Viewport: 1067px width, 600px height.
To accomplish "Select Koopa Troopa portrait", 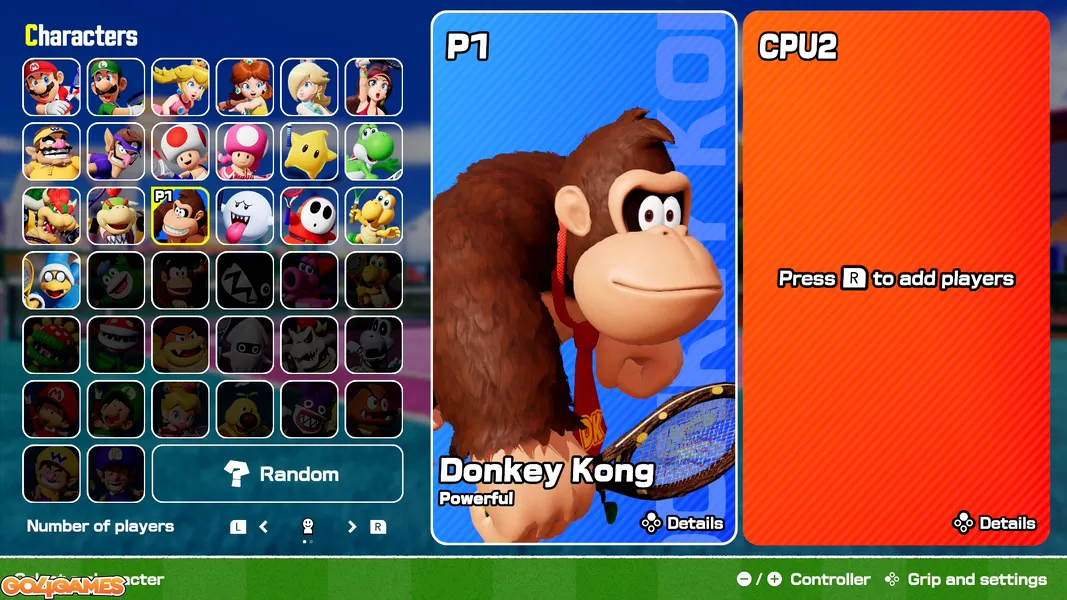I will (374, 216).
